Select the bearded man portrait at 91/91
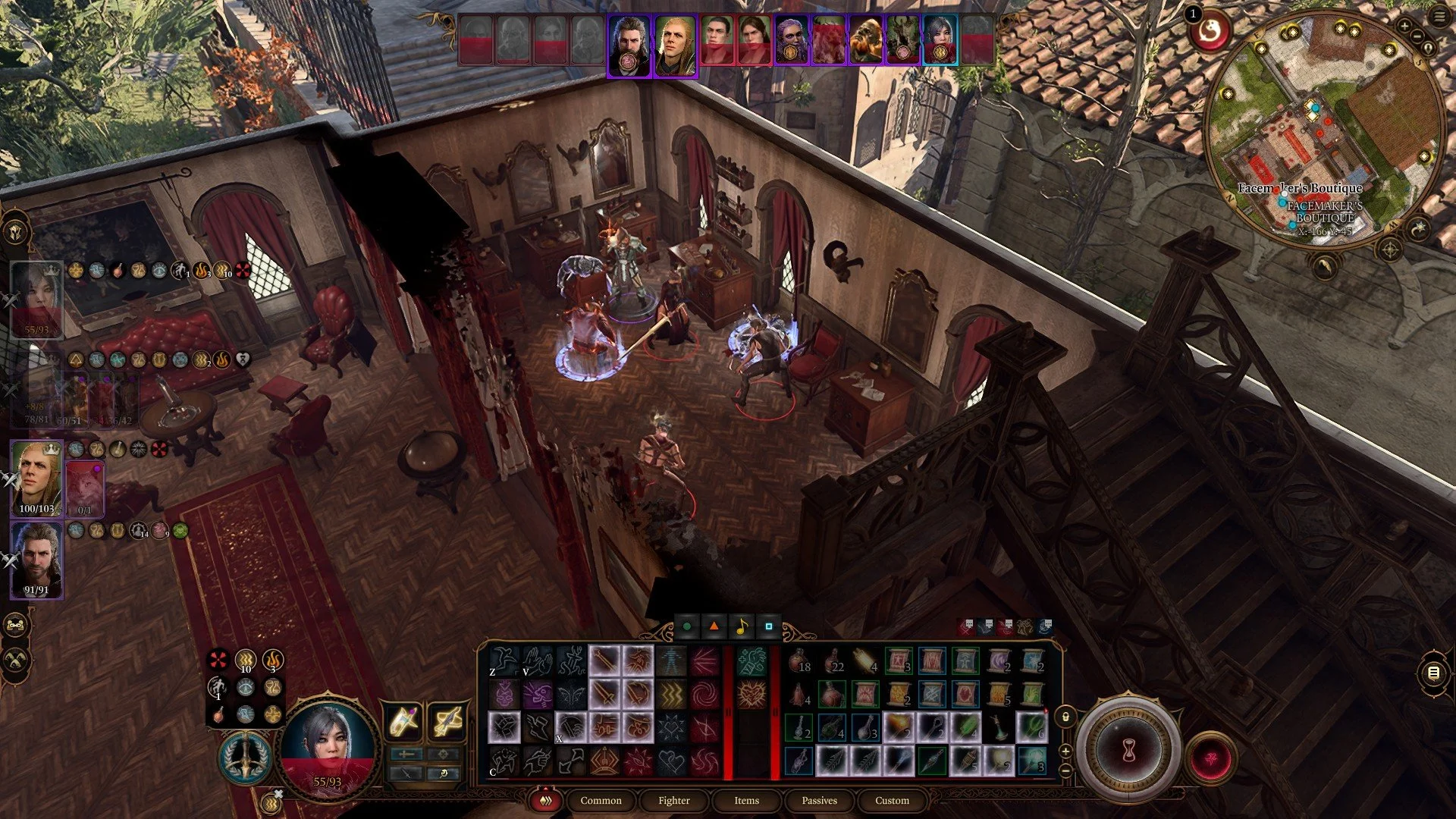This screenshot has width=1456, height=819. (x=36, y=560)
